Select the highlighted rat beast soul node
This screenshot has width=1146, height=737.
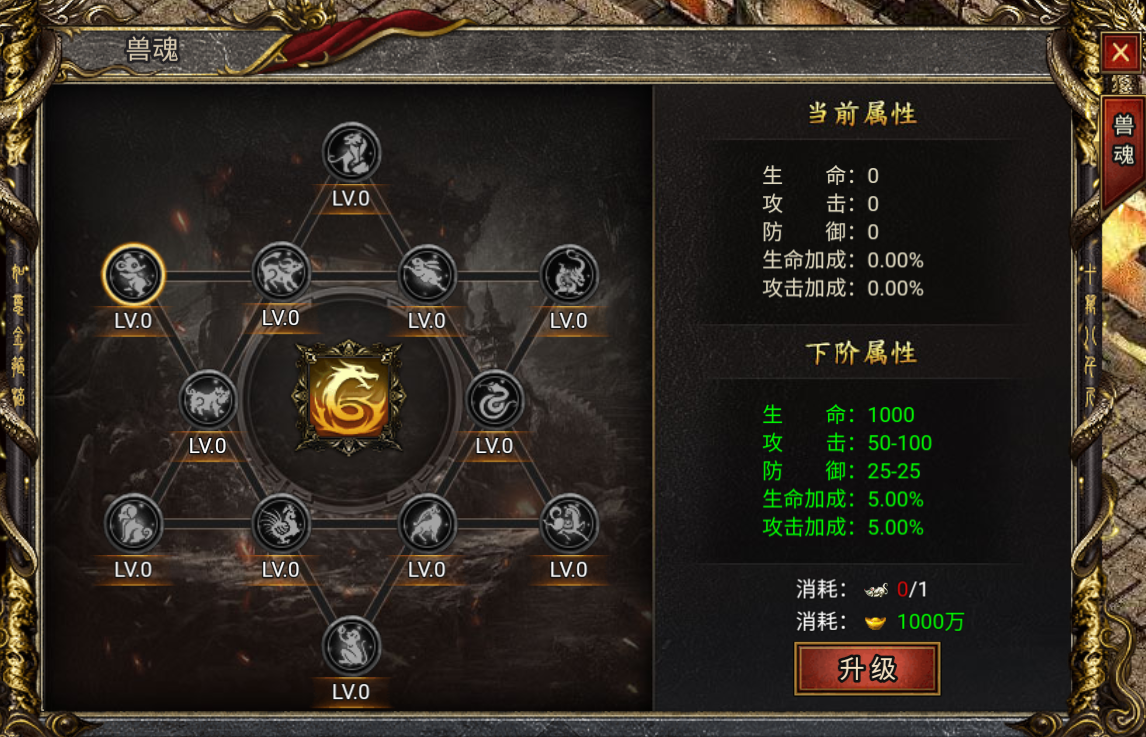tap(133, 275)
